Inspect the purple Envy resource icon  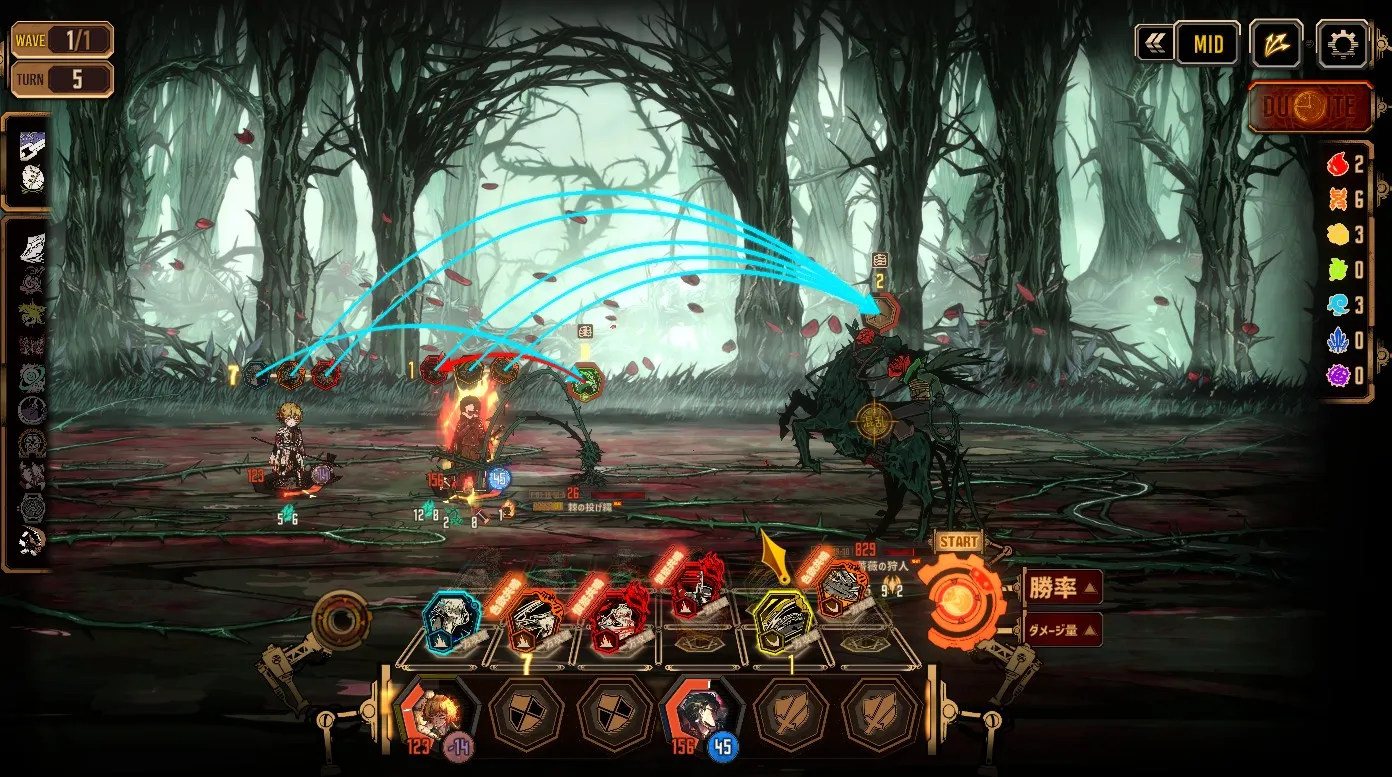pyautogui.click(x=1337, y=376)
